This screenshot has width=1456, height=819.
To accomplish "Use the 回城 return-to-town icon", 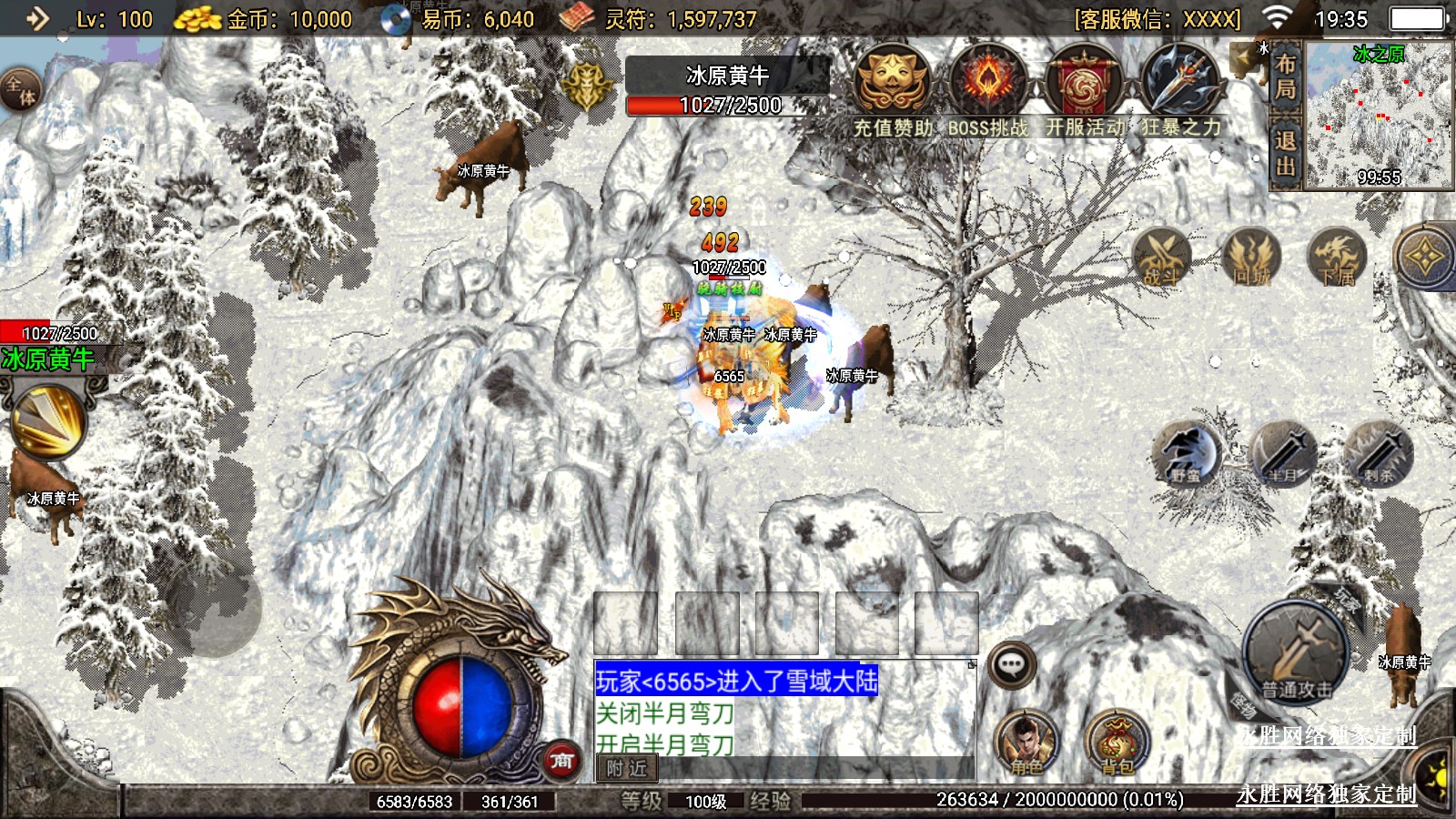I will [x=1251, y=258].
